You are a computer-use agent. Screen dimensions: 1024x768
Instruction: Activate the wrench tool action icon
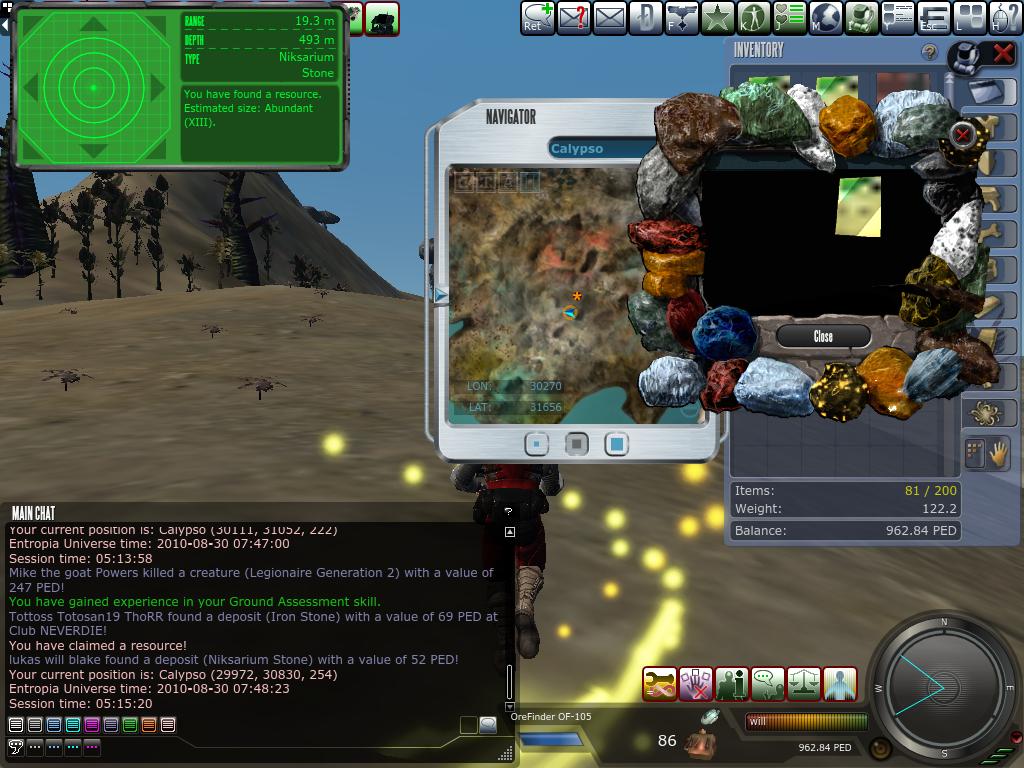[660, 684]
